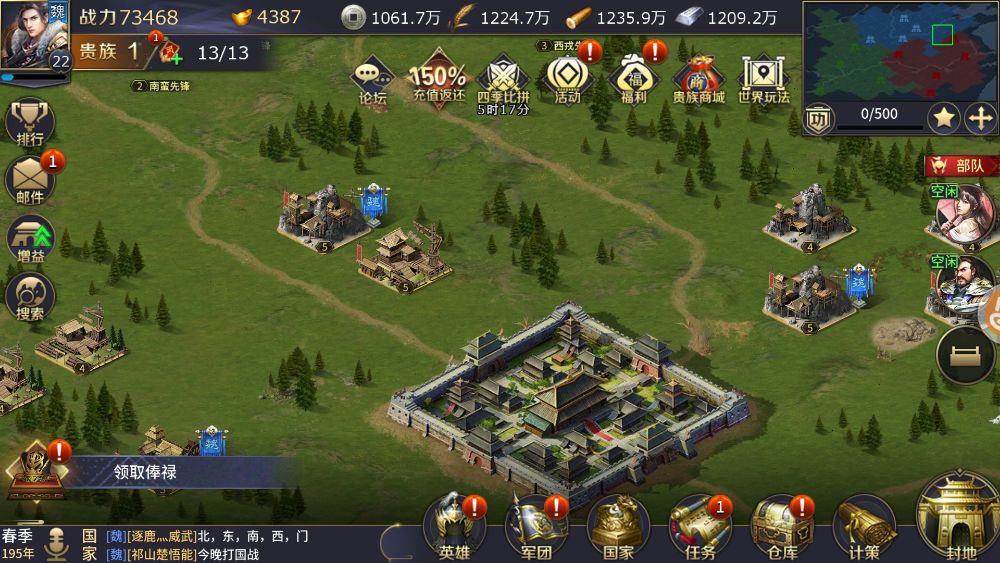Open the 150% 充值返还 recharge offer
The width and height of the screenshot is (1000, 563).
point(438,80)
